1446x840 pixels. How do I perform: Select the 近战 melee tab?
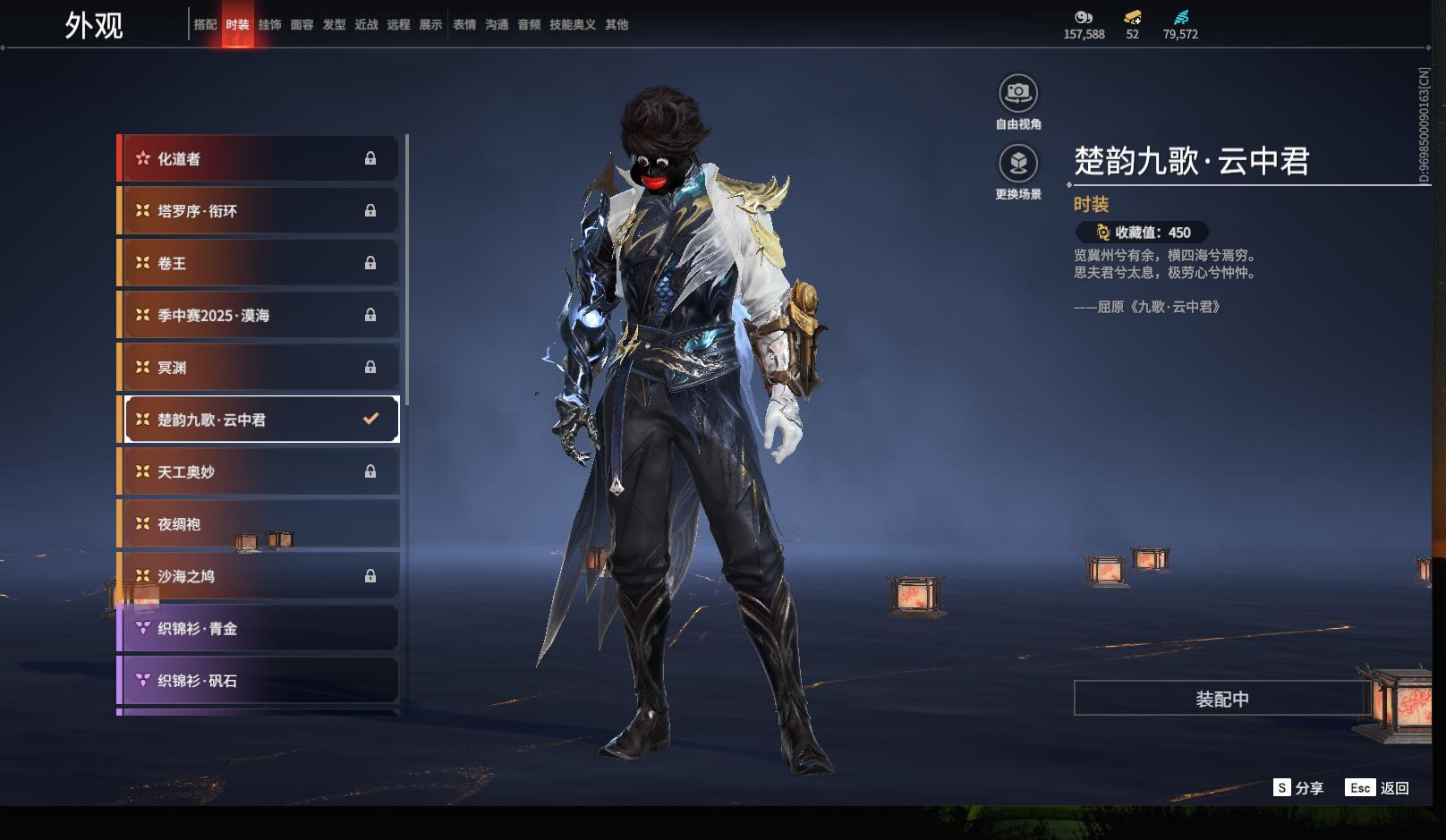click(366, 25)
